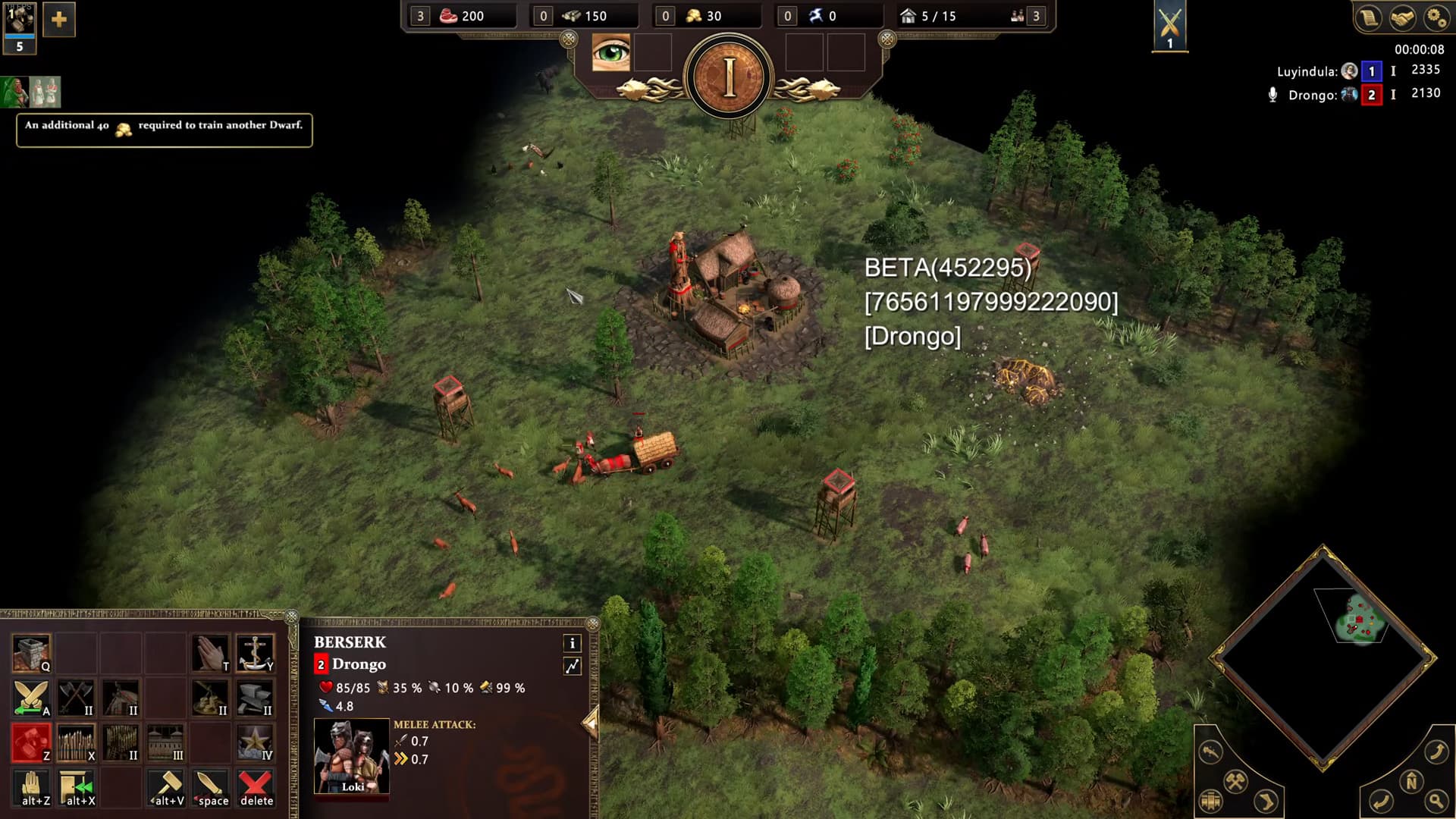Toggle economic buildings filter on minimap
This screenshot has height=819, width=1456.
1237,780
